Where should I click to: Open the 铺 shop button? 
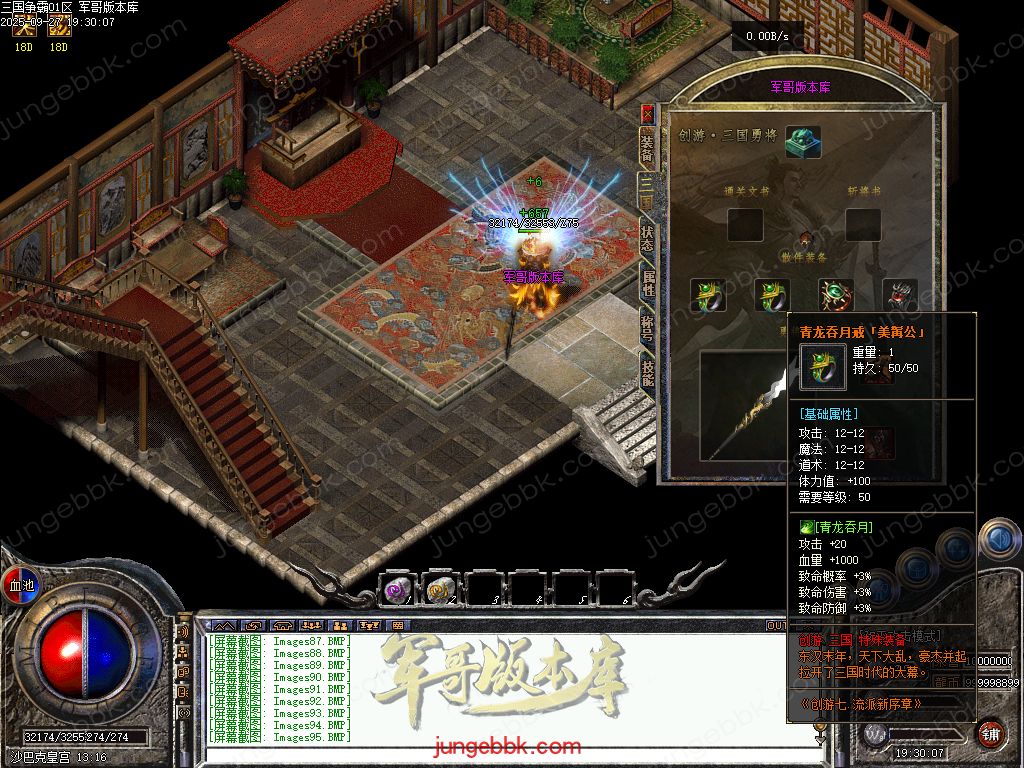tap(990, 734)
